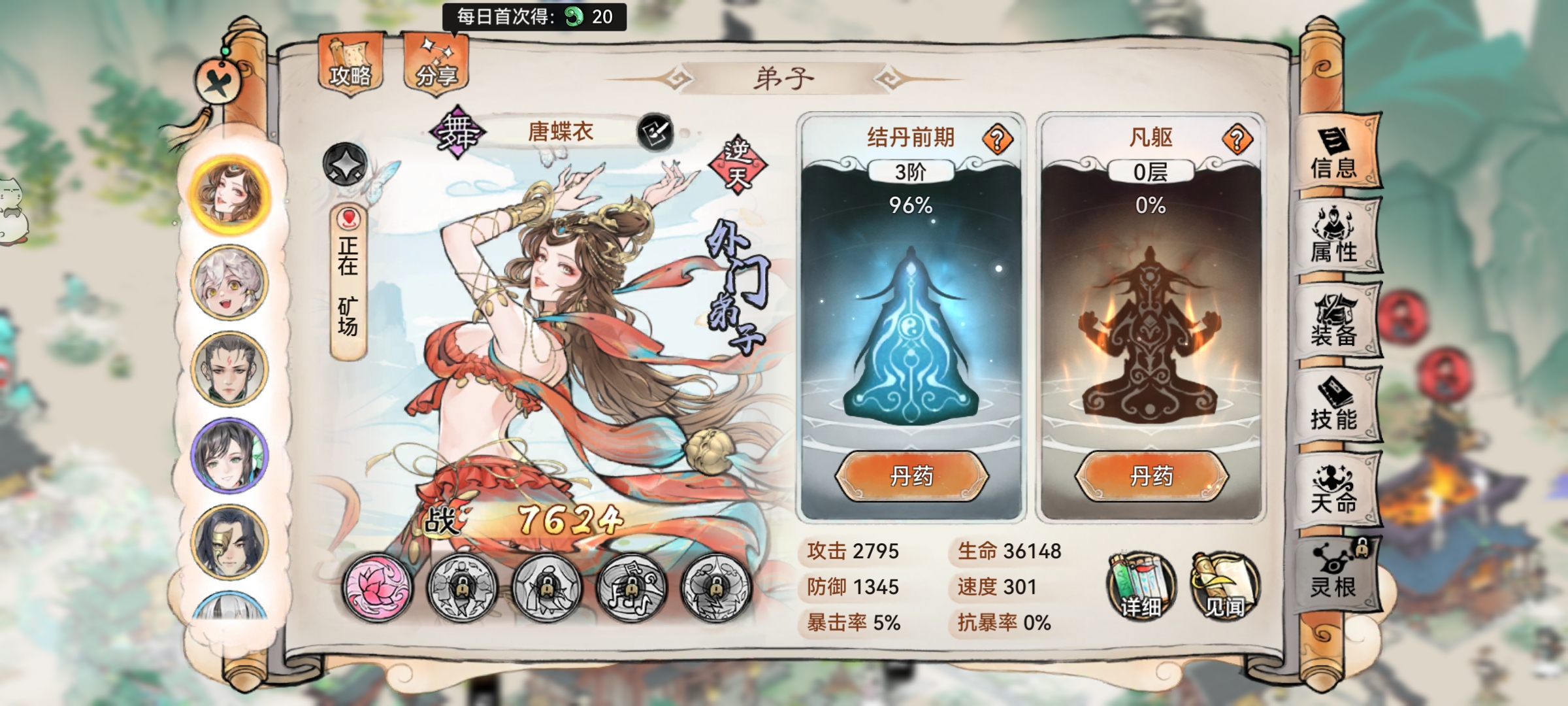This screenshot has width=1568, height=706.
Task: Click the 逆天 seal icon
Action: [x=737, y=163]
